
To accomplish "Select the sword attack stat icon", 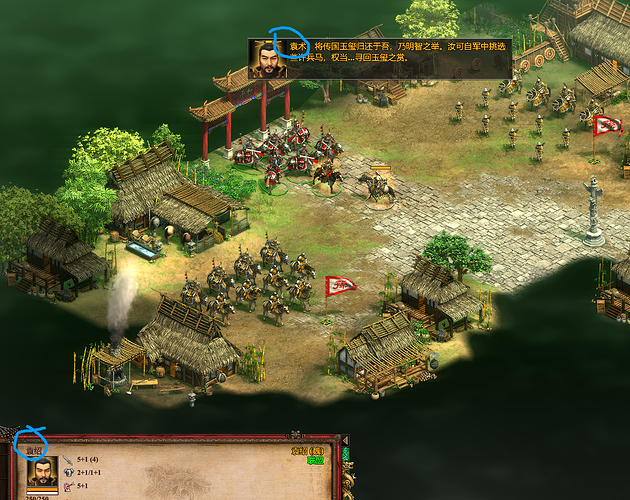I will [68, 460].
